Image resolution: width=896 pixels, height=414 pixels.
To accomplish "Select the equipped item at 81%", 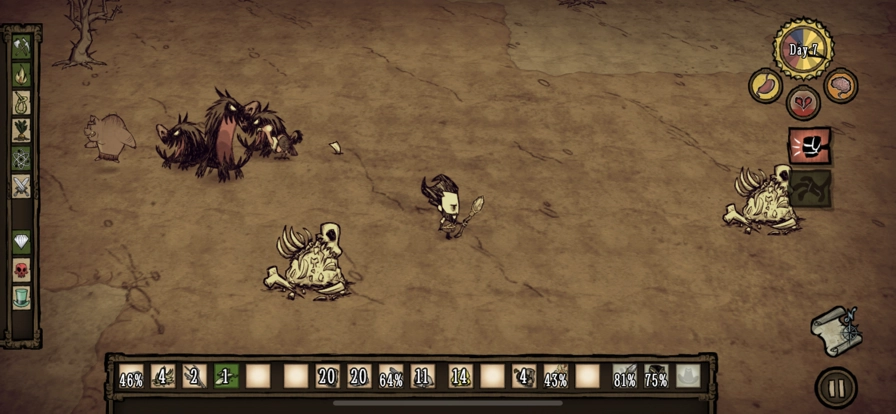I will 625,376.
